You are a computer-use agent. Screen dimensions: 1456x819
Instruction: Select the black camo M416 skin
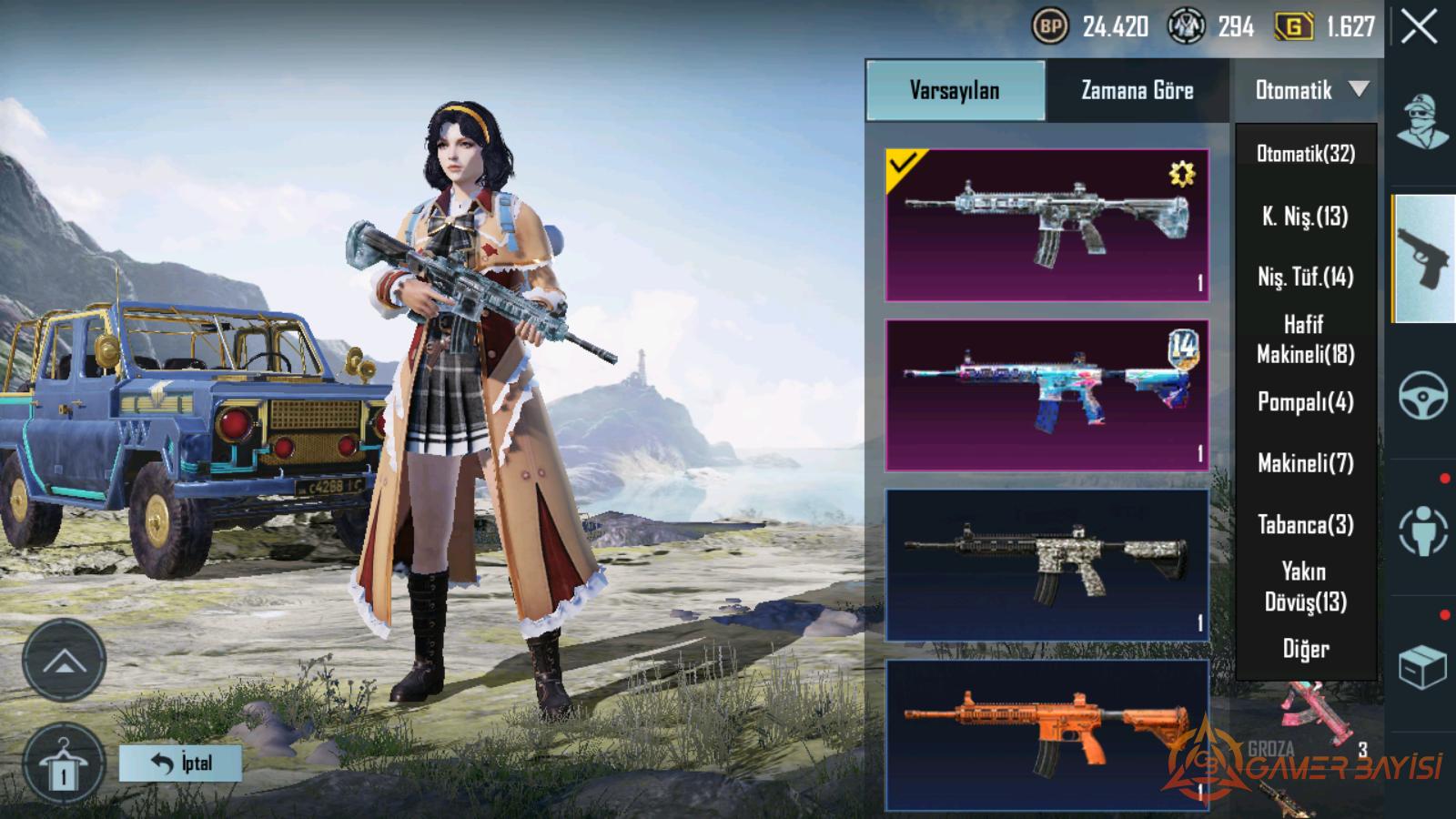point(1046,564)
